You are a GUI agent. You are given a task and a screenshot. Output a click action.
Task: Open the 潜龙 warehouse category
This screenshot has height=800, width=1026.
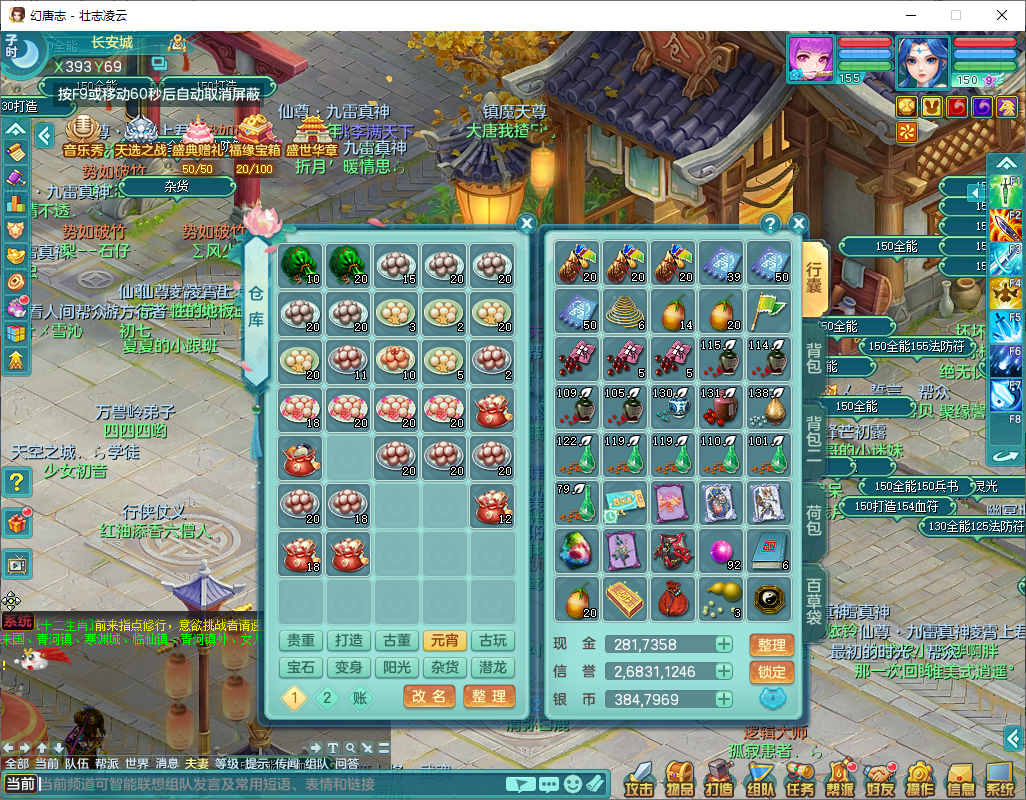[x=493, y=667]
